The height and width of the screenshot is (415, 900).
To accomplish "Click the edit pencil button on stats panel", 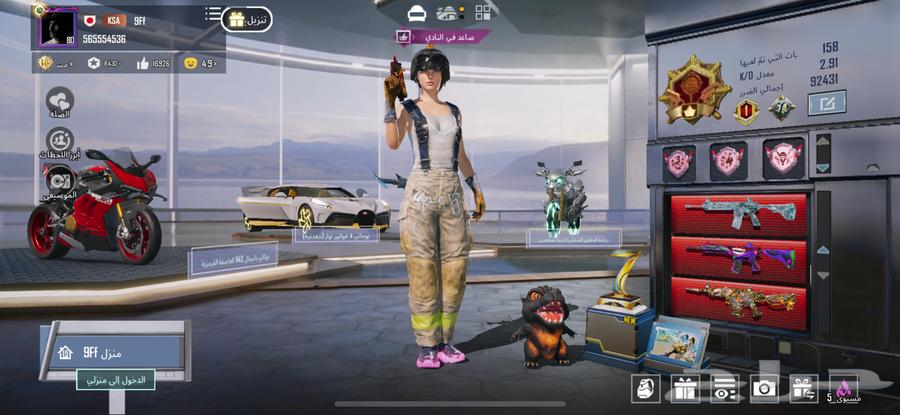I will [826, 102].
